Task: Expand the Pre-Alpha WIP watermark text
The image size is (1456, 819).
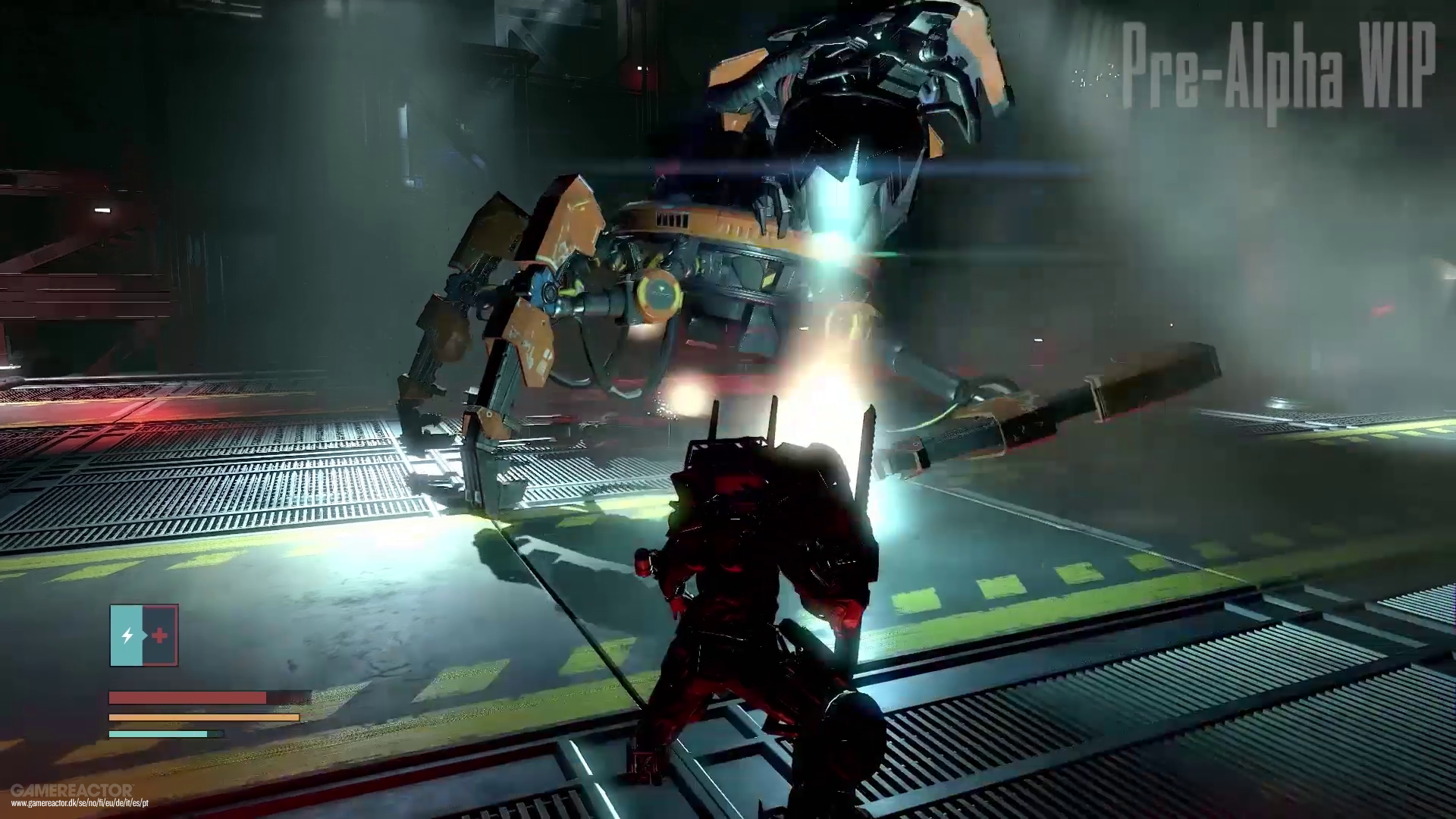Action: click(1278, 68)
